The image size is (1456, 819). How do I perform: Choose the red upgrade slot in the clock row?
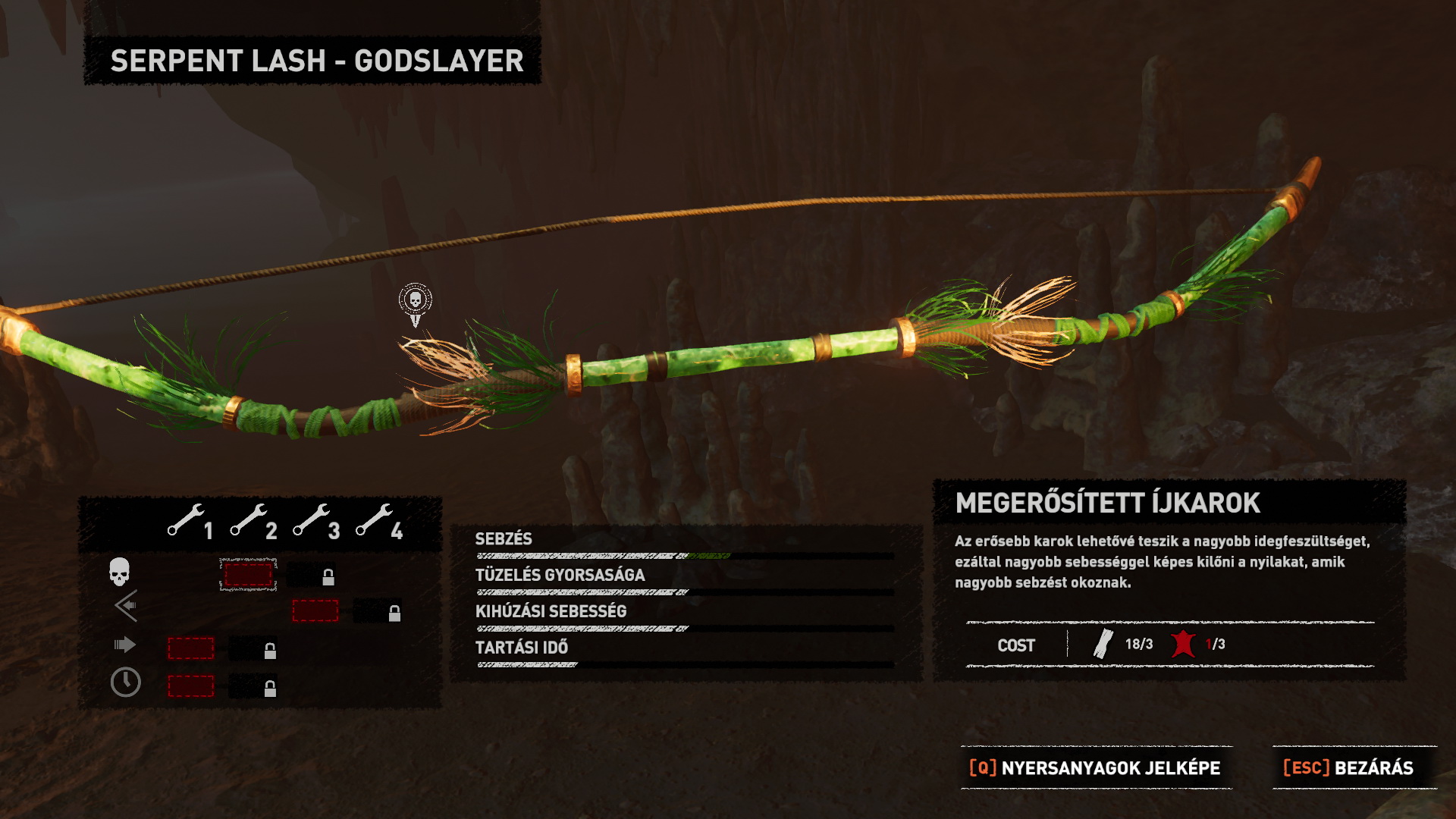point(190,686)
